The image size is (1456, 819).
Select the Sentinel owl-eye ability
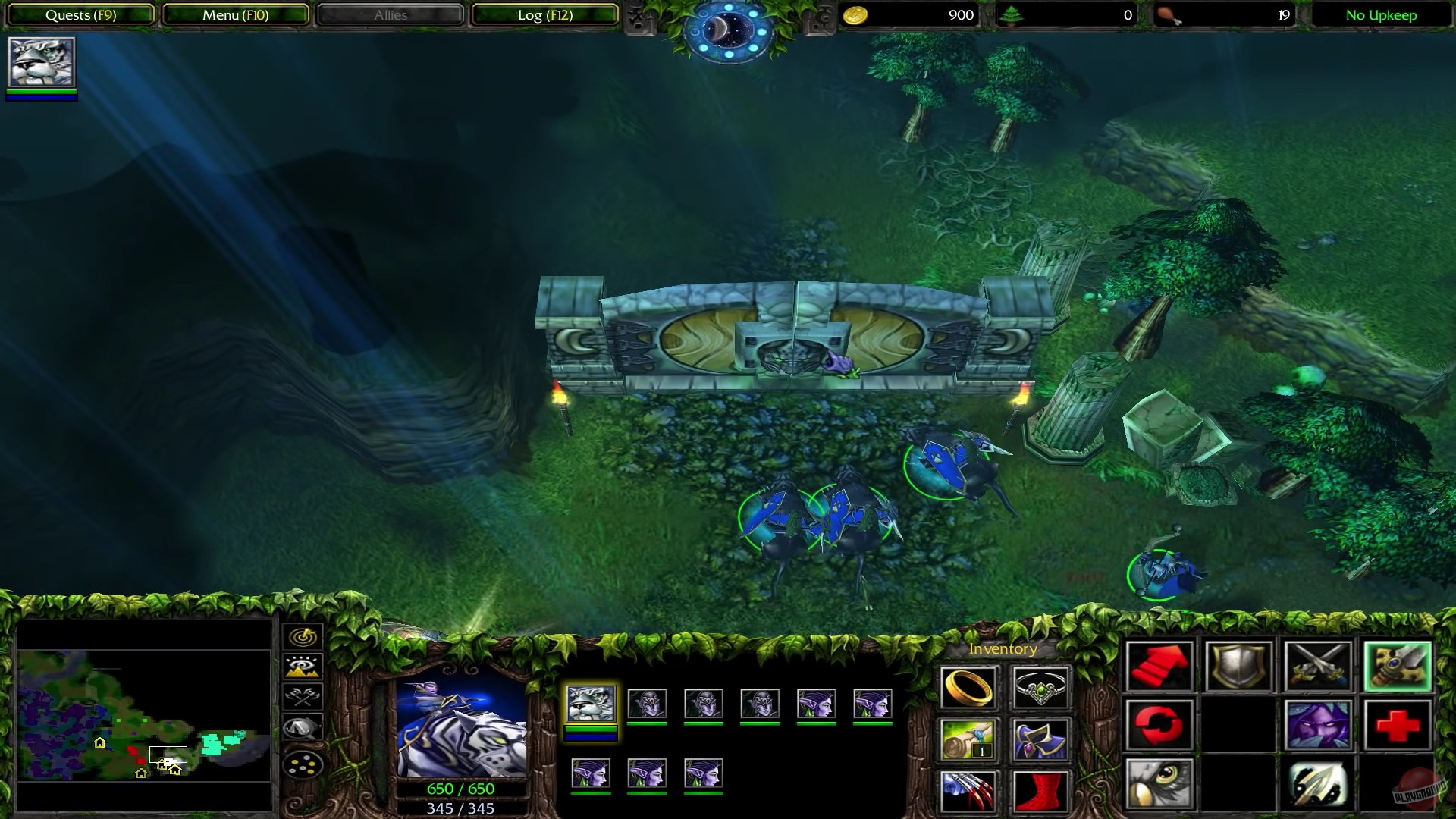click(x=1160, y=783)
